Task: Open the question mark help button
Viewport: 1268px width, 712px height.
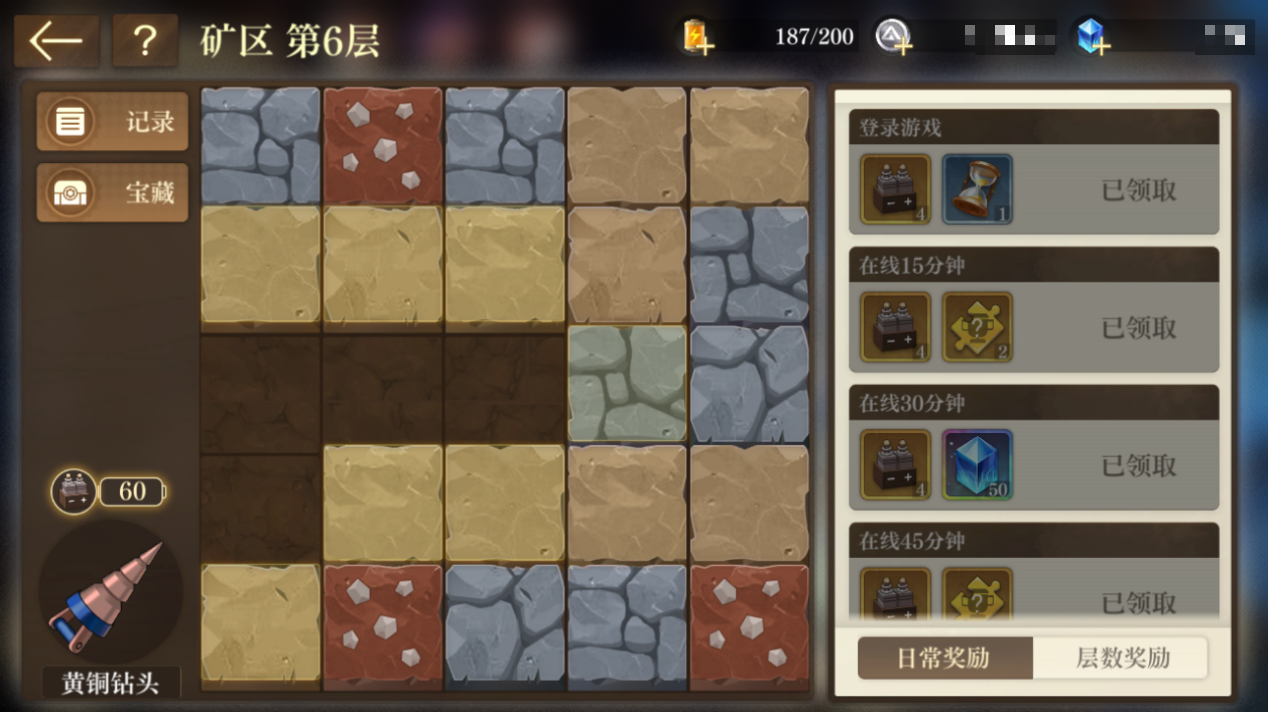Action: pos(145,41)
